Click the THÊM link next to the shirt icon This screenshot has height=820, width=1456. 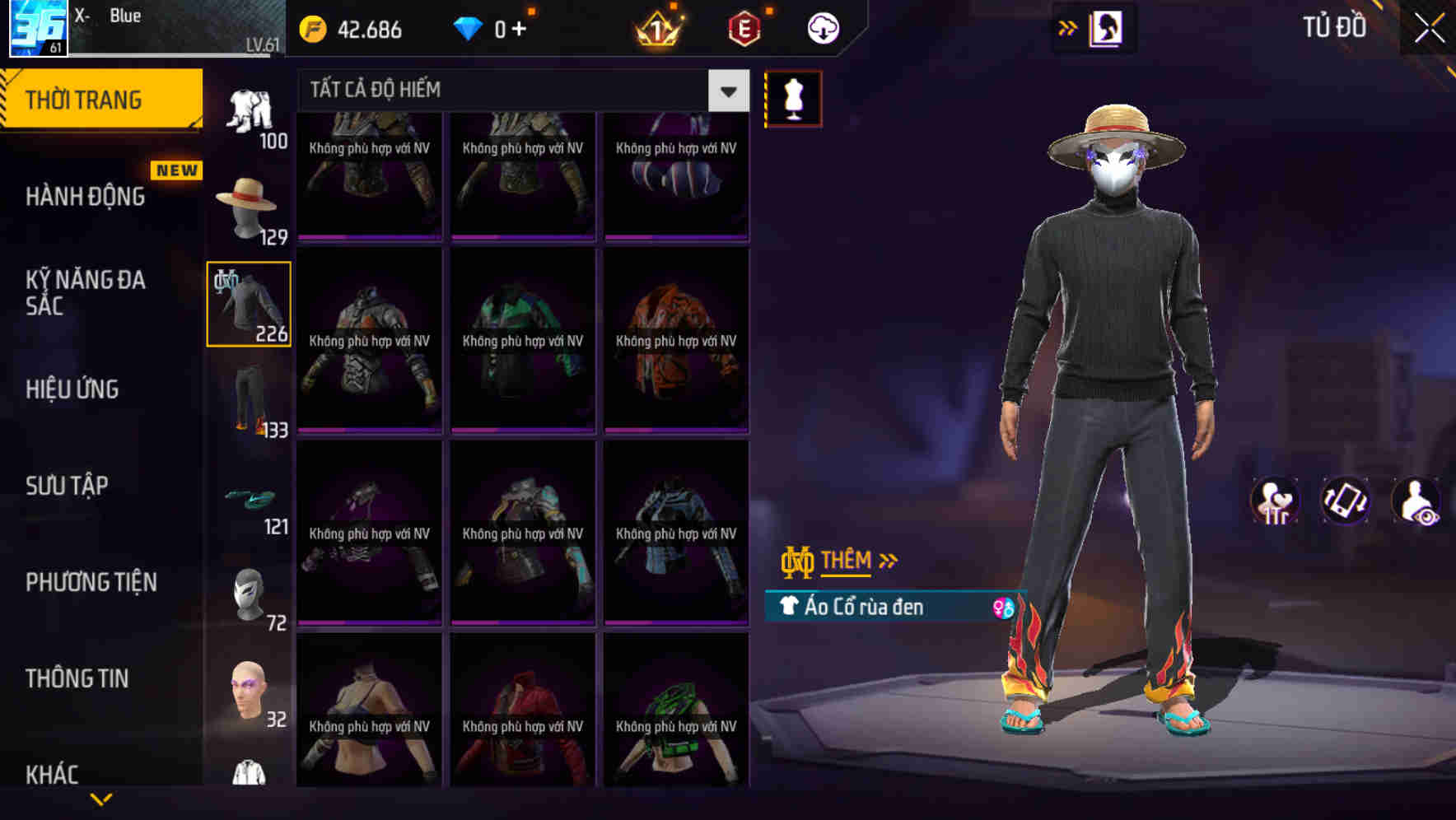pyautogui.click(x=849, y=561)
